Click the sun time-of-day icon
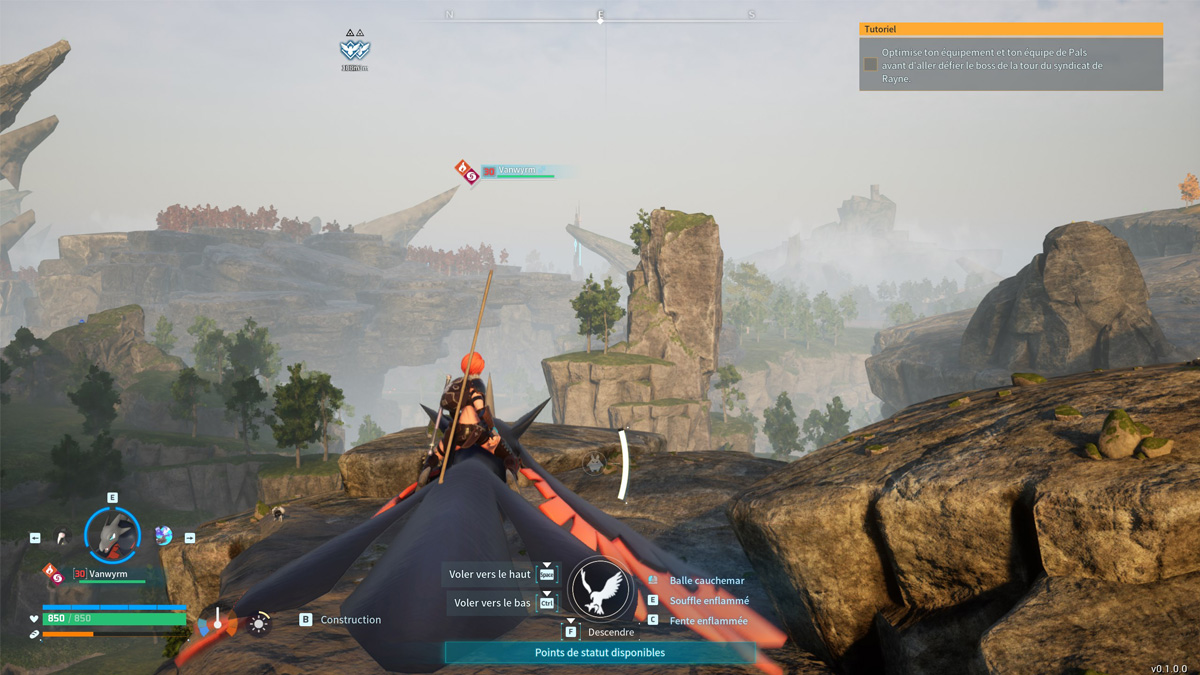This screenshot has height=675, width=1200. coord(259,624)
